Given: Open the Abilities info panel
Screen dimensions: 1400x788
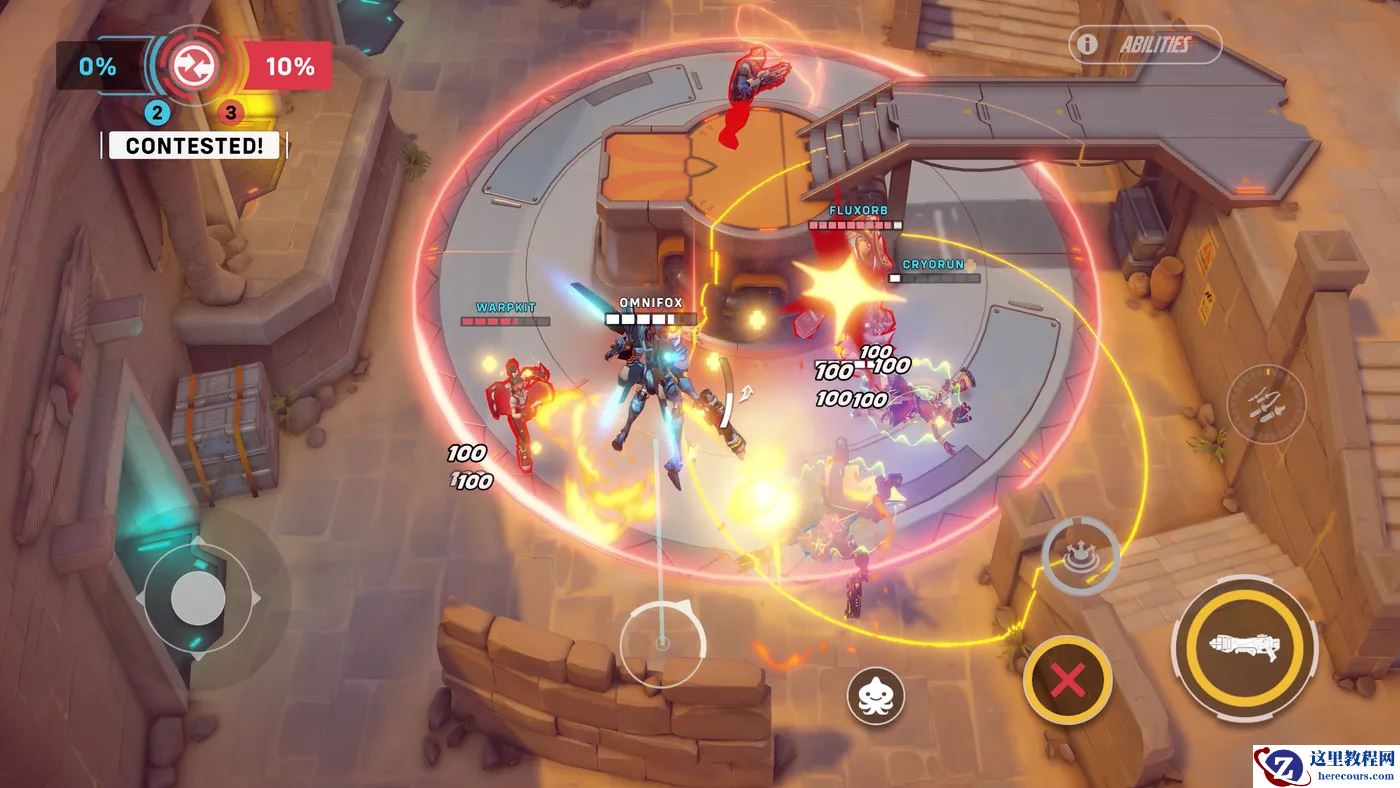Looking at the screenshot, I should pos(1145,45).
